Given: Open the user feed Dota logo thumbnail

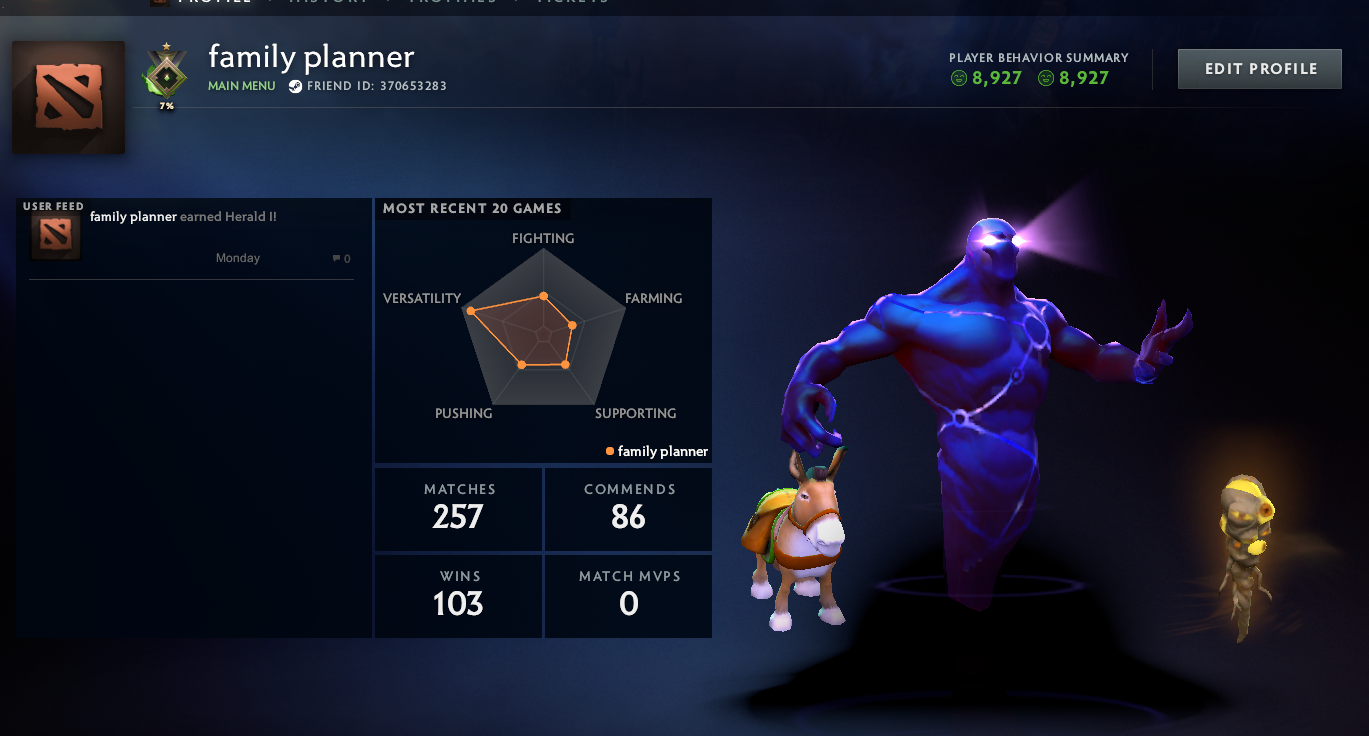Looking at the screenshot, I should click(55, 235).
